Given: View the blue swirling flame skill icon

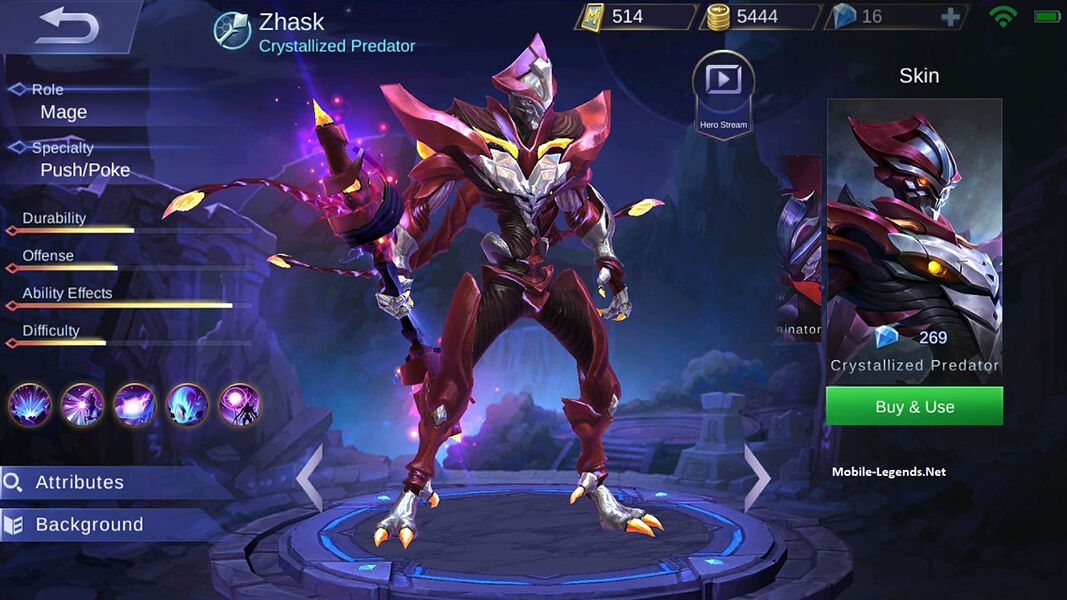Looking at the screenshot, I should (x=187, y=405).
